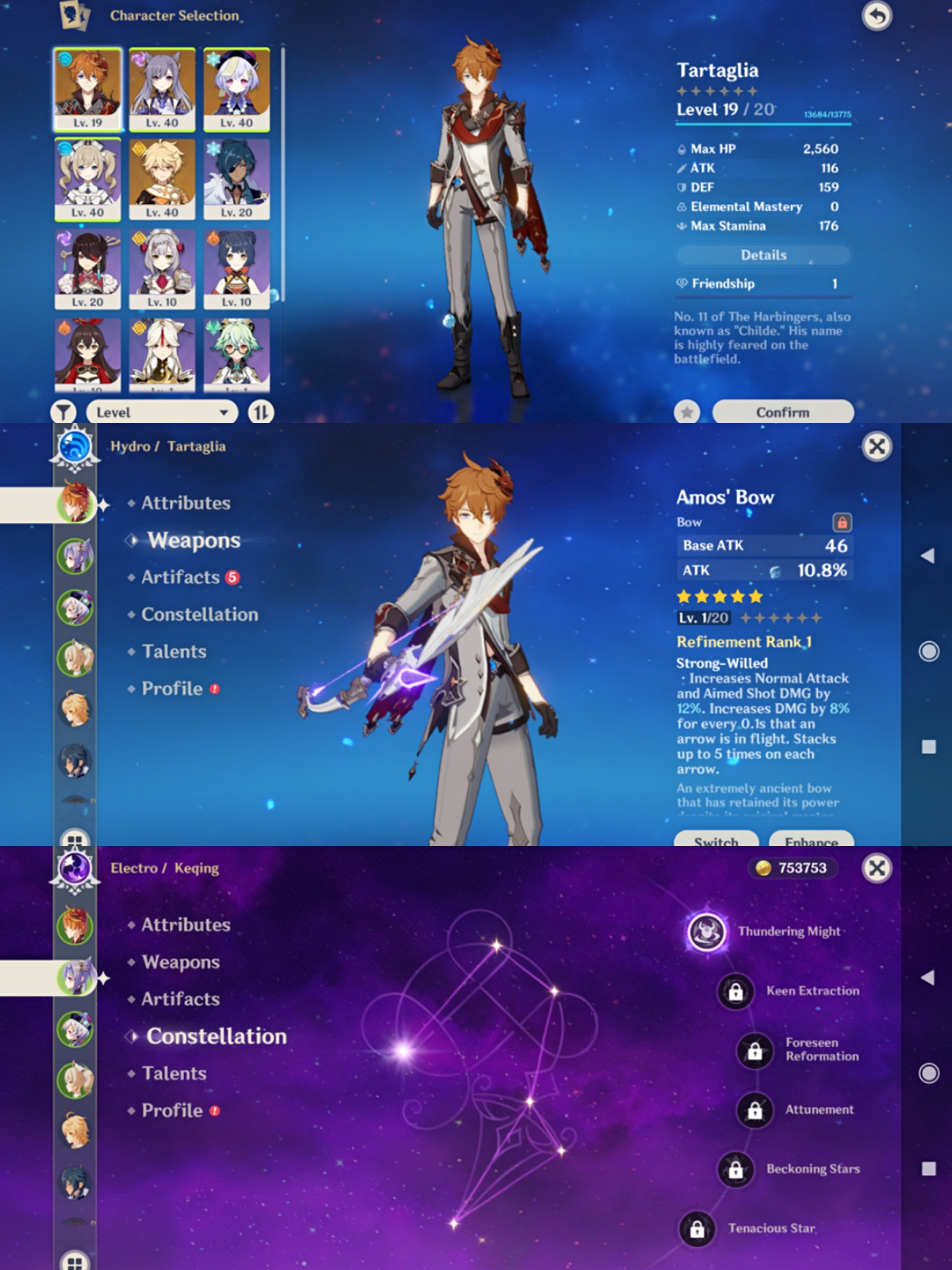
Task: Toggle the lock icon on Amos' Bow
Action: click(x=842, y=522)
